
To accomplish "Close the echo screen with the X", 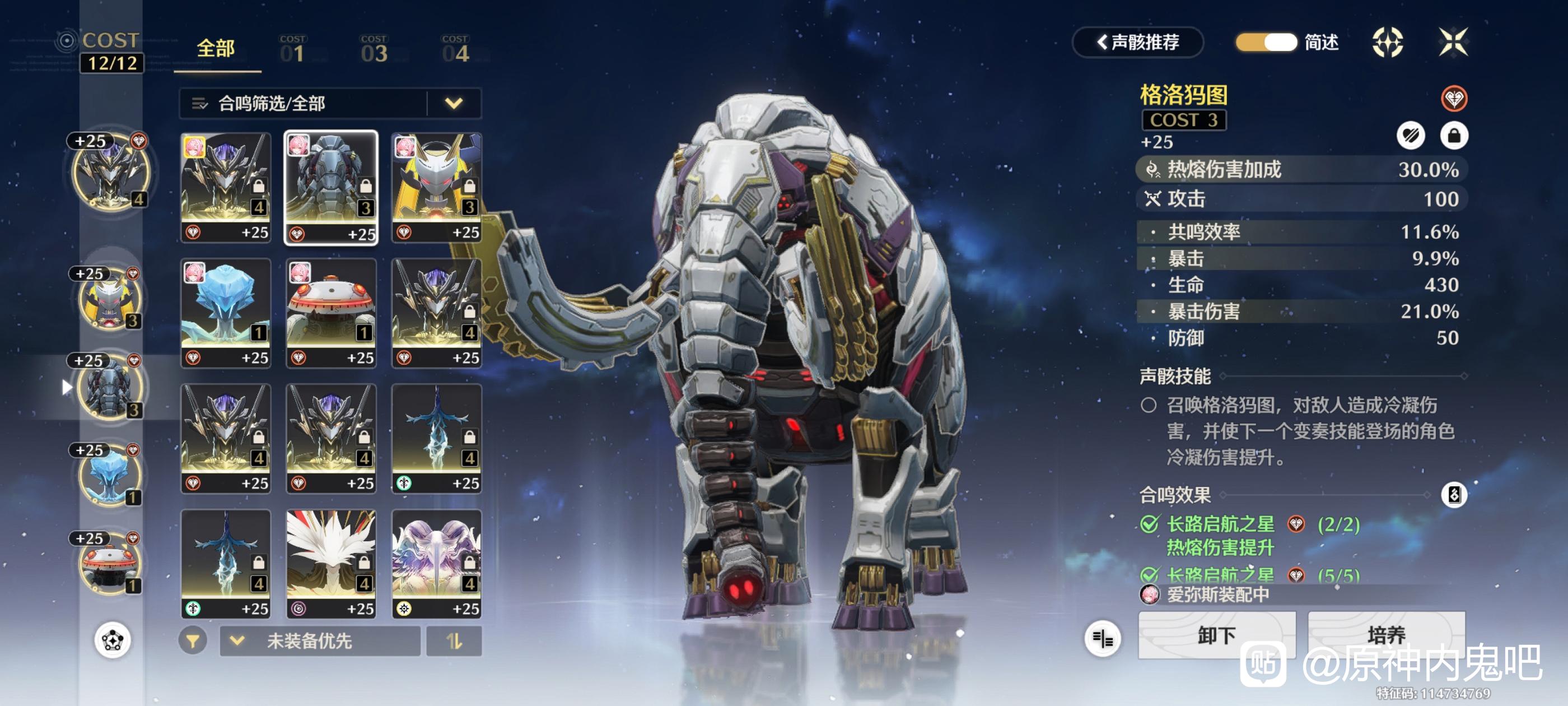I will pos(1453,42).
